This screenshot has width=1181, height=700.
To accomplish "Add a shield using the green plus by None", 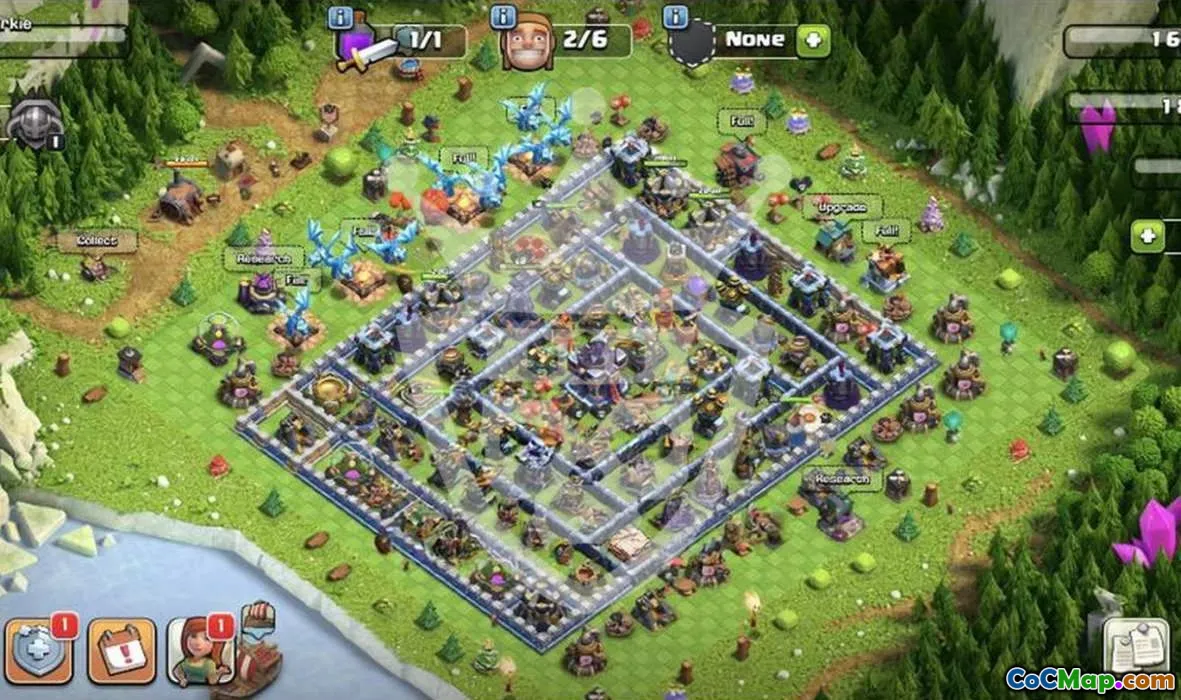I will pos(813,41).
